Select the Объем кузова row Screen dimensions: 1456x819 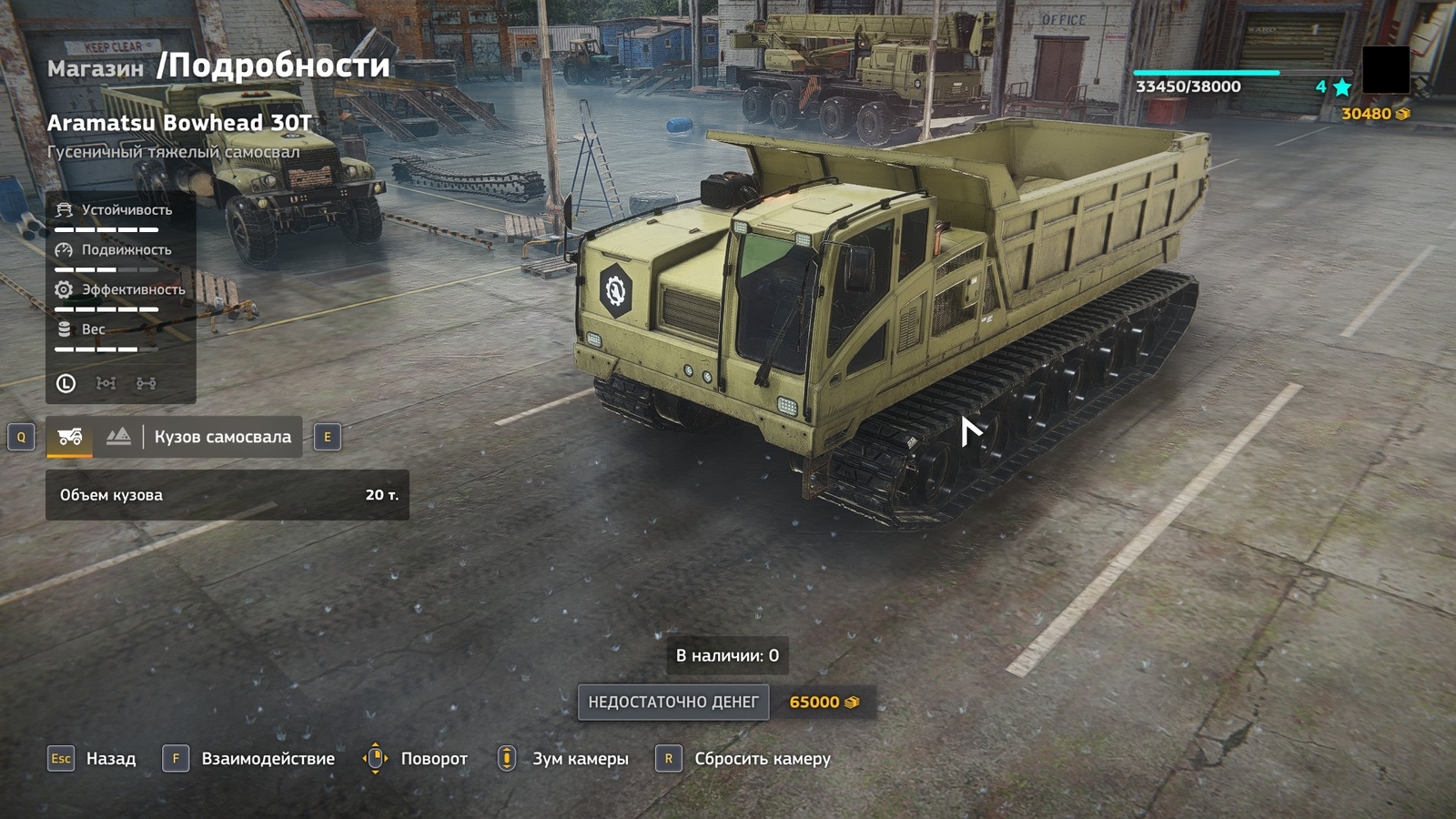[x=227, y=495]
